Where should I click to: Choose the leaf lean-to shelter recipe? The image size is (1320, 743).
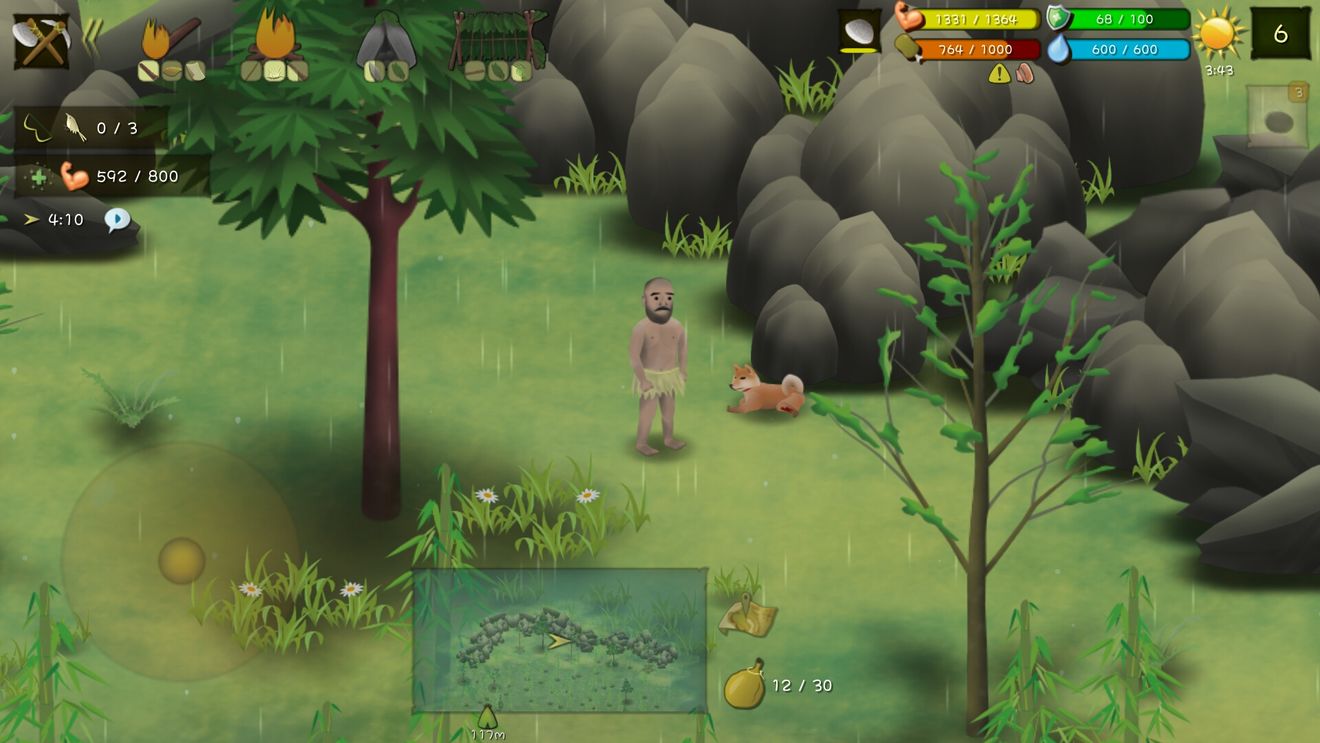click(499, 46)
